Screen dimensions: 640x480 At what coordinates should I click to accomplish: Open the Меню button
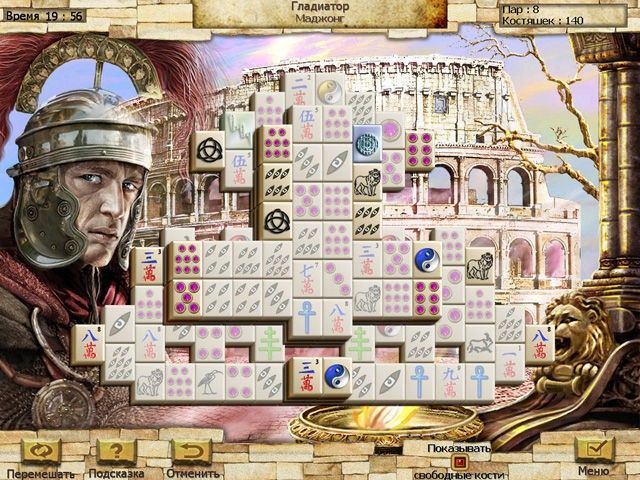(x=594, y=451)
